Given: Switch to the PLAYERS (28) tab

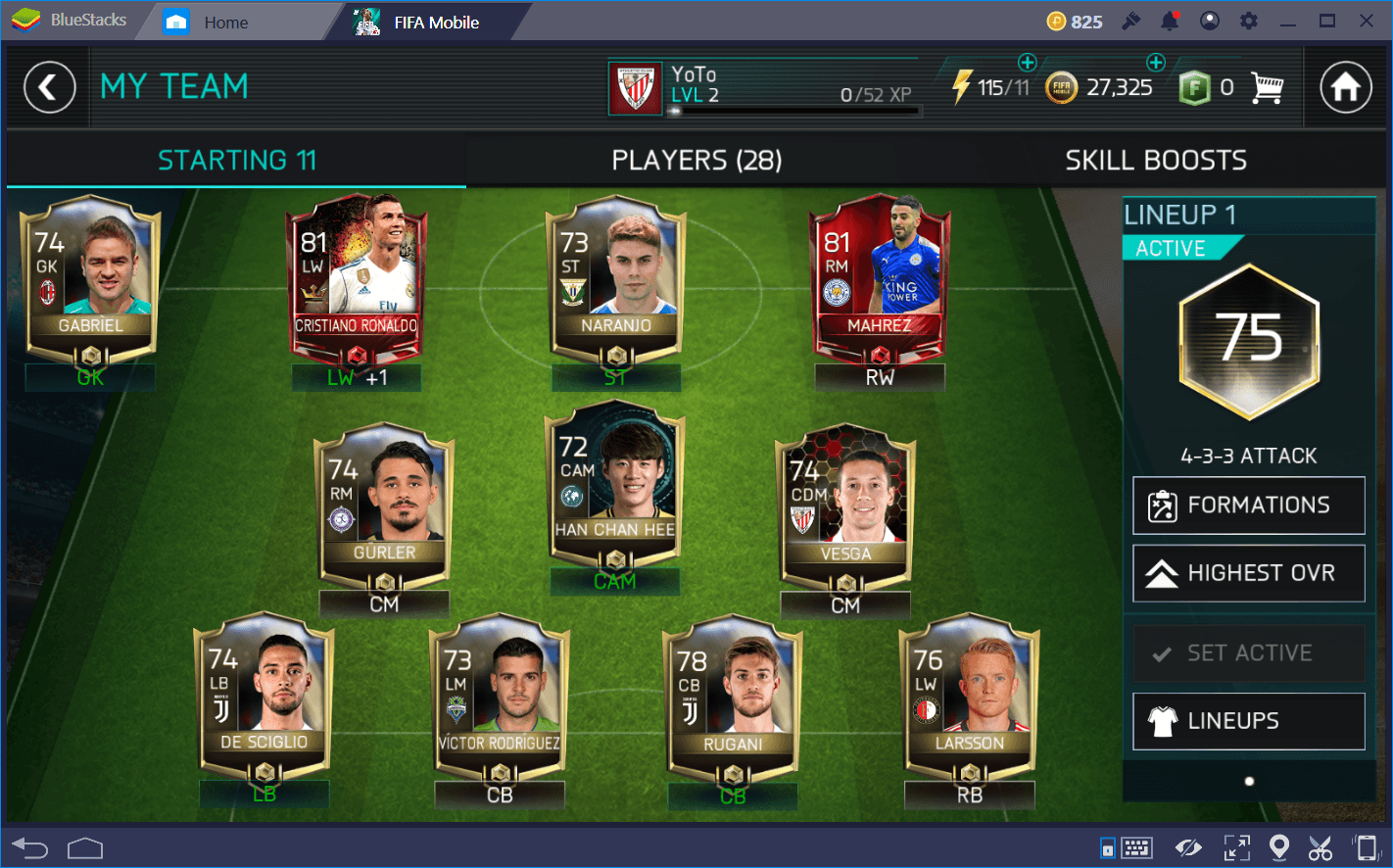Looking at the screenshot, I should 696,160.
